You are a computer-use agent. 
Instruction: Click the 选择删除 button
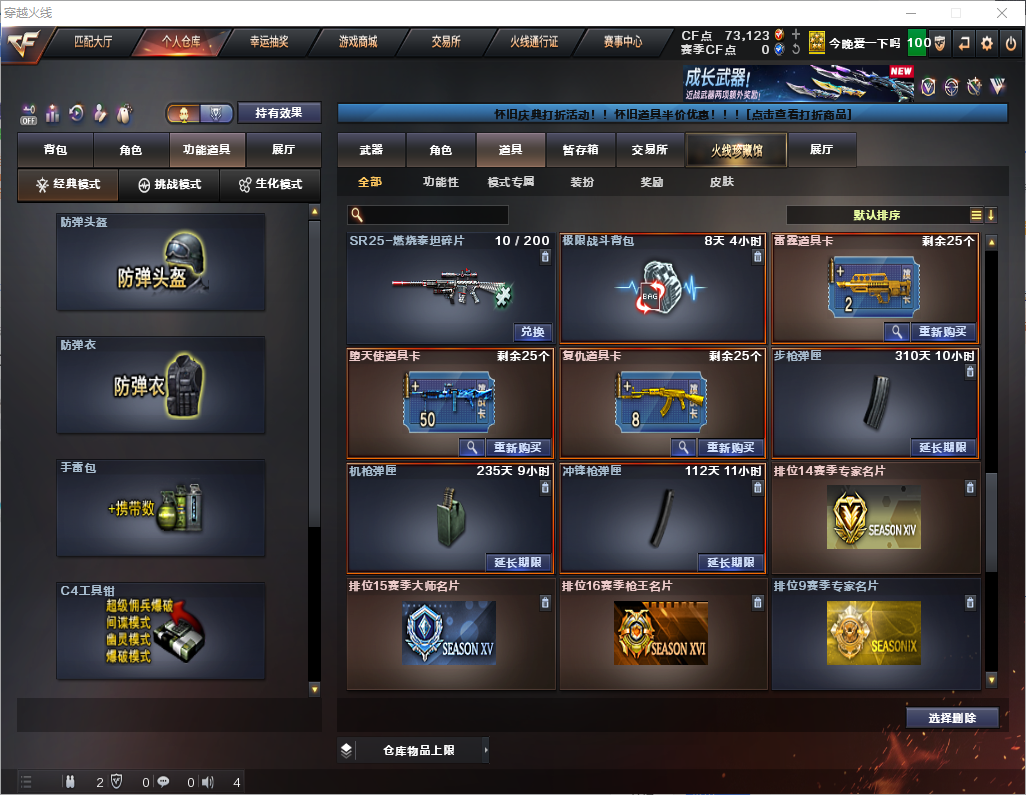pos(952,718)
